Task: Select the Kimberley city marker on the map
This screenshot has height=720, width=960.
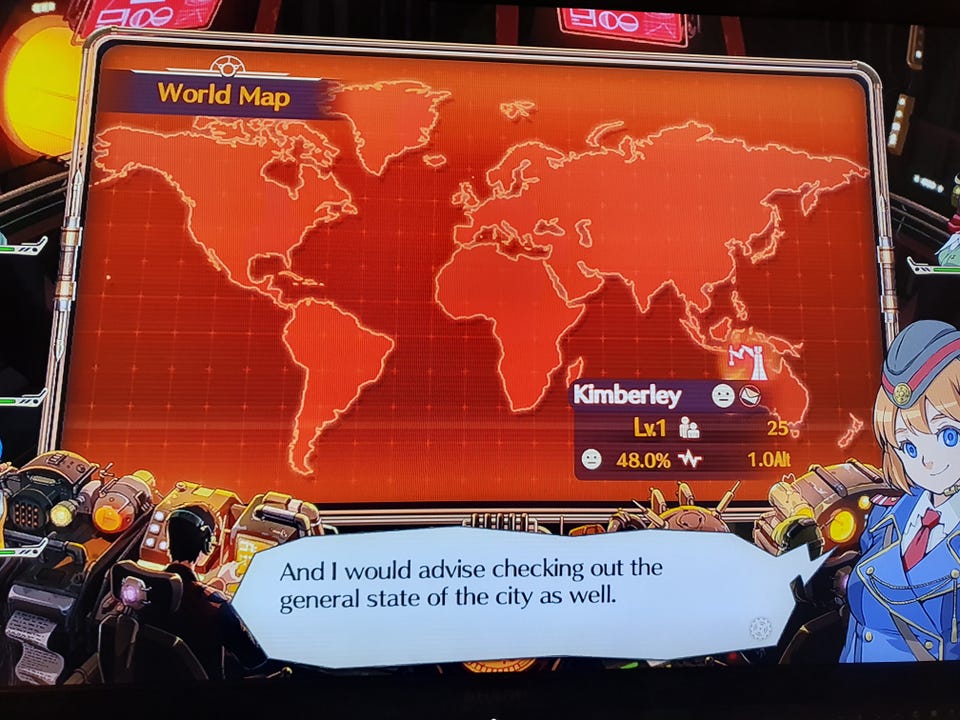Action: (x=749, y=361)
